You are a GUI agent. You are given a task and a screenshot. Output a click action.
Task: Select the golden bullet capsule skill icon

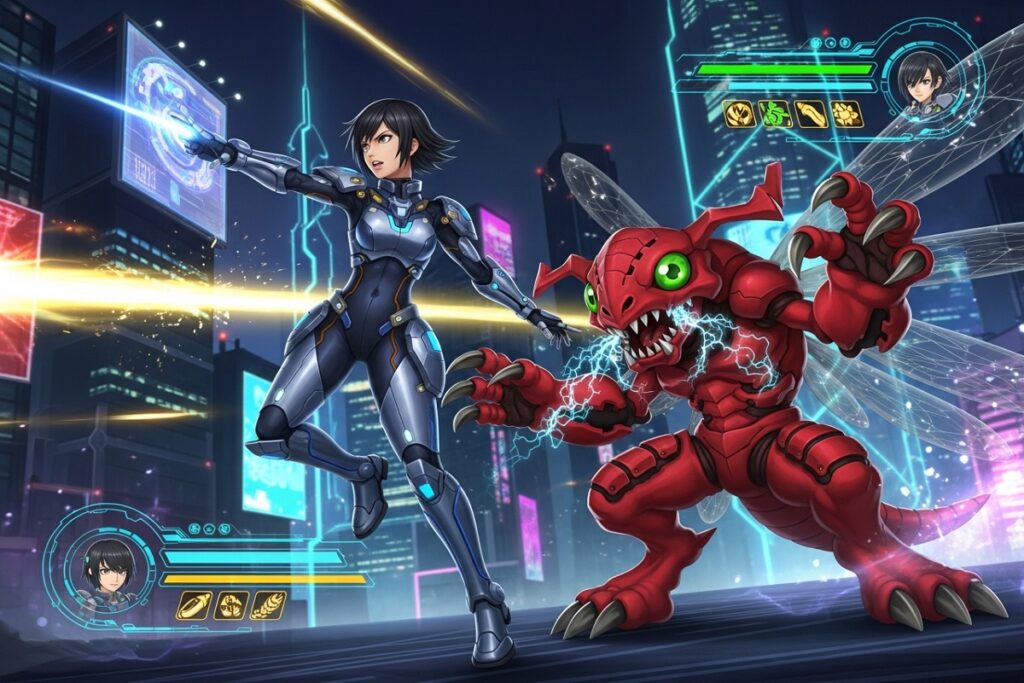[193, 606]
